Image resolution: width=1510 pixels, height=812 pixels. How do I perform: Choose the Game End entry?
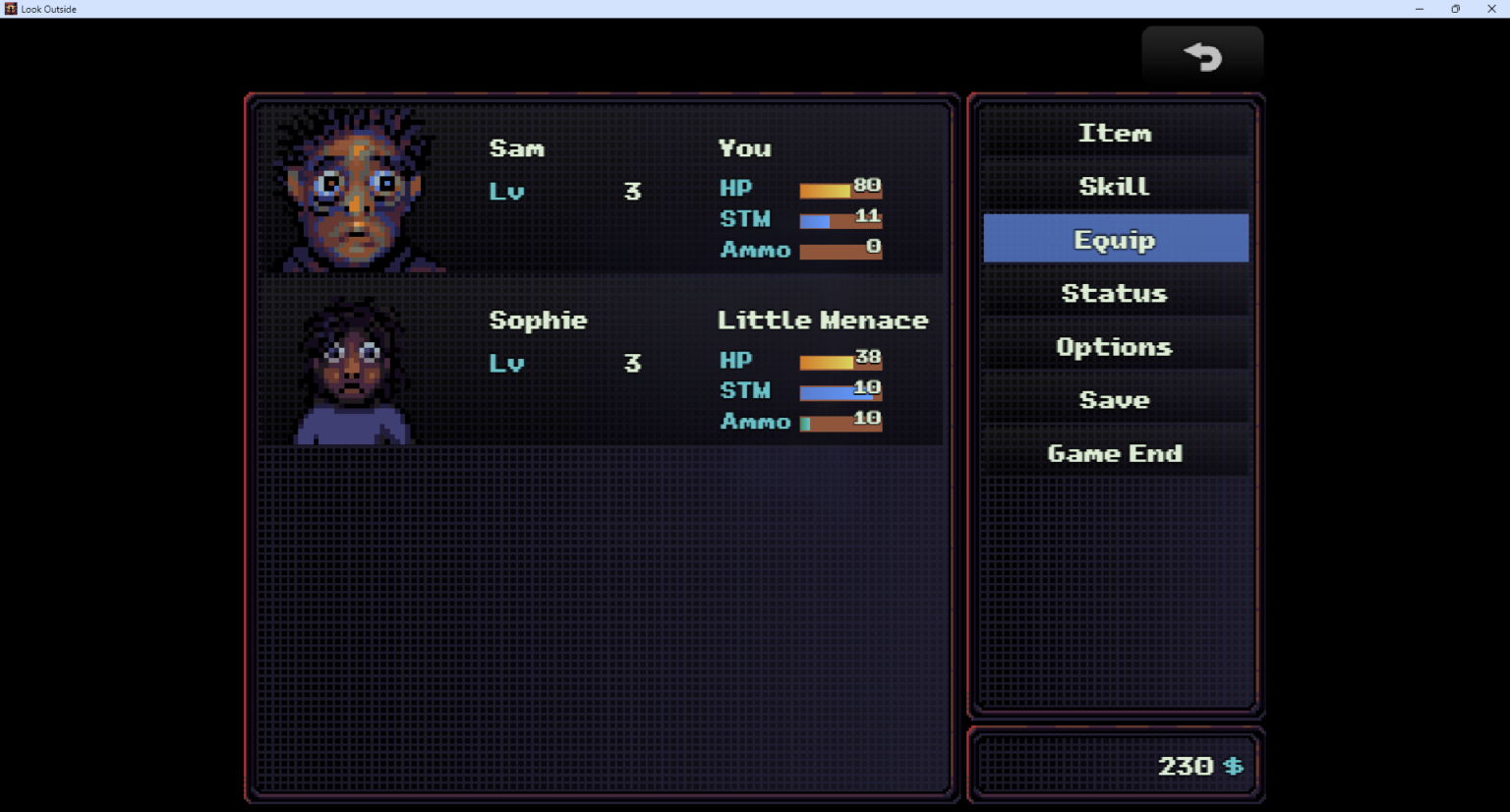(1115, 453)
